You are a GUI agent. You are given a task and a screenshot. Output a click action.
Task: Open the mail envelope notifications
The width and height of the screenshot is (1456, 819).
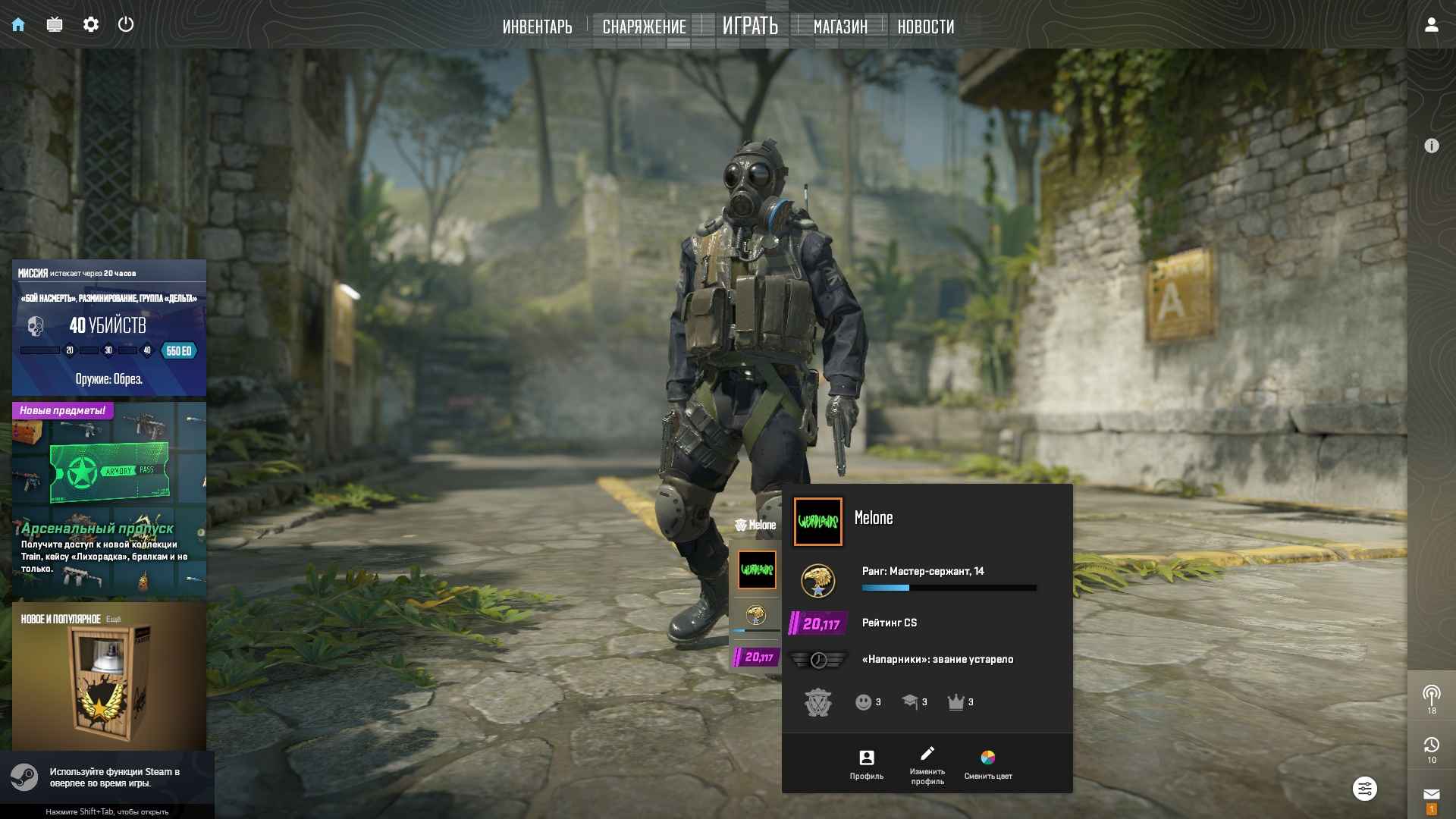coord(1431,795)
